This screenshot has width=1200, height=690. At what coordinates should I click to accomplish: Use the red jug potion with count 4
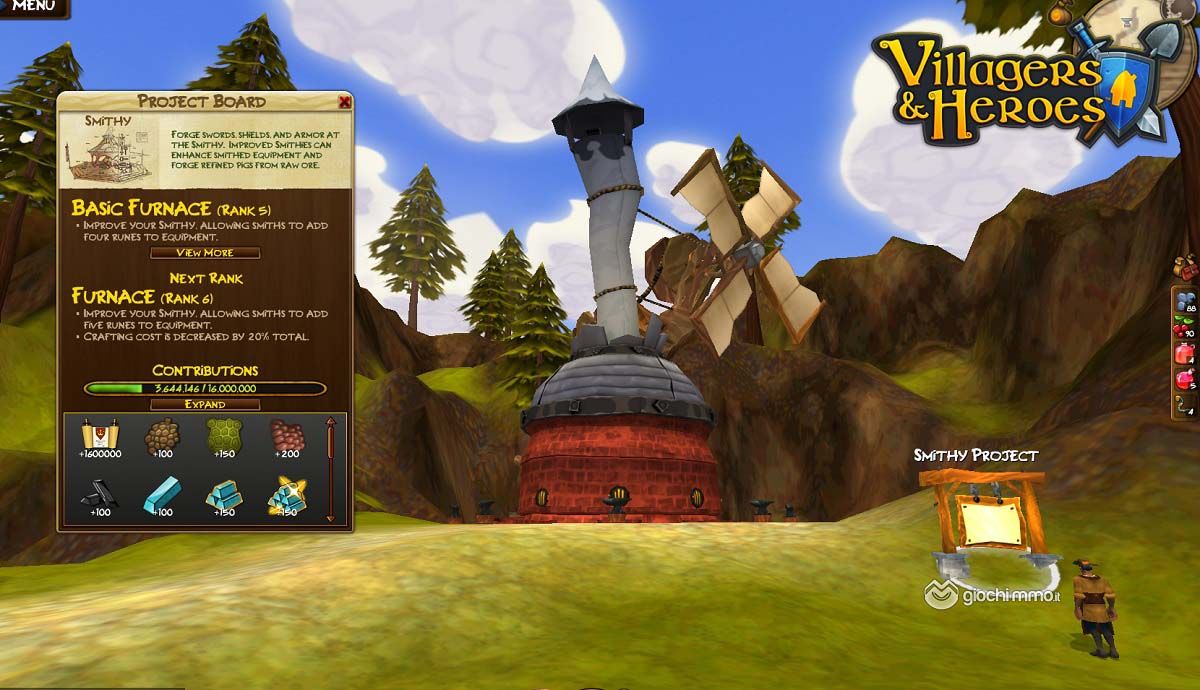click(1187, 355)
